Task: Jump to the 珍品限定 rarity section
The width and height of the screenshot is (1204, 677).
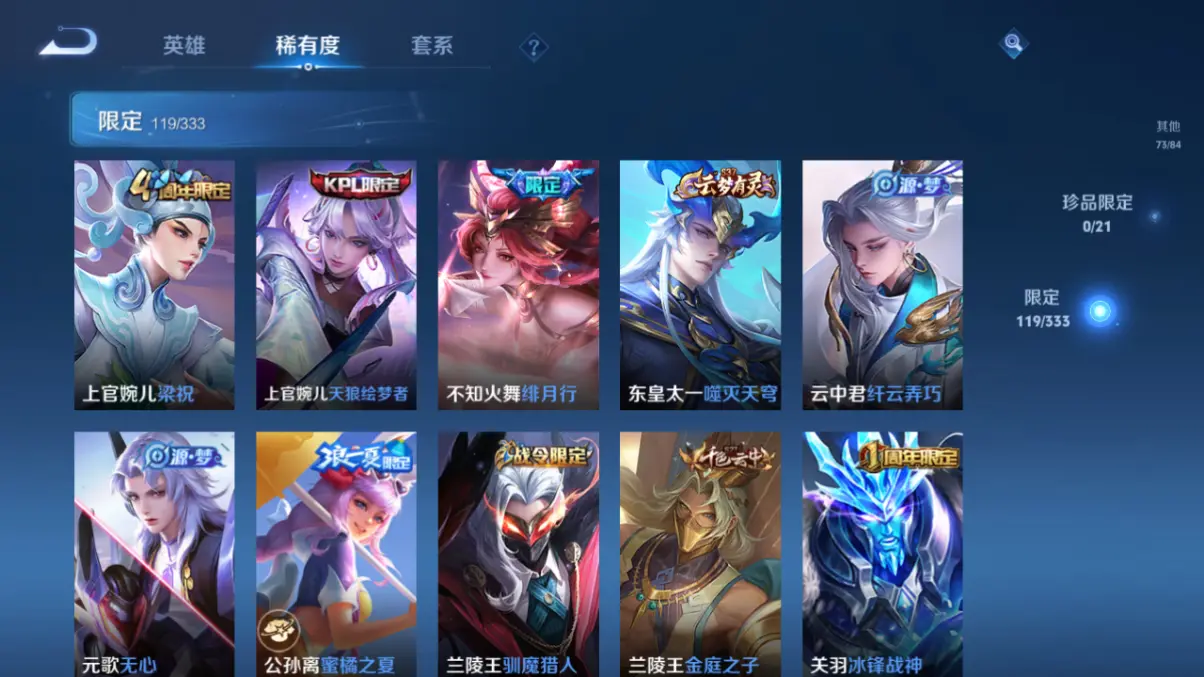Action: (1097, 213)
